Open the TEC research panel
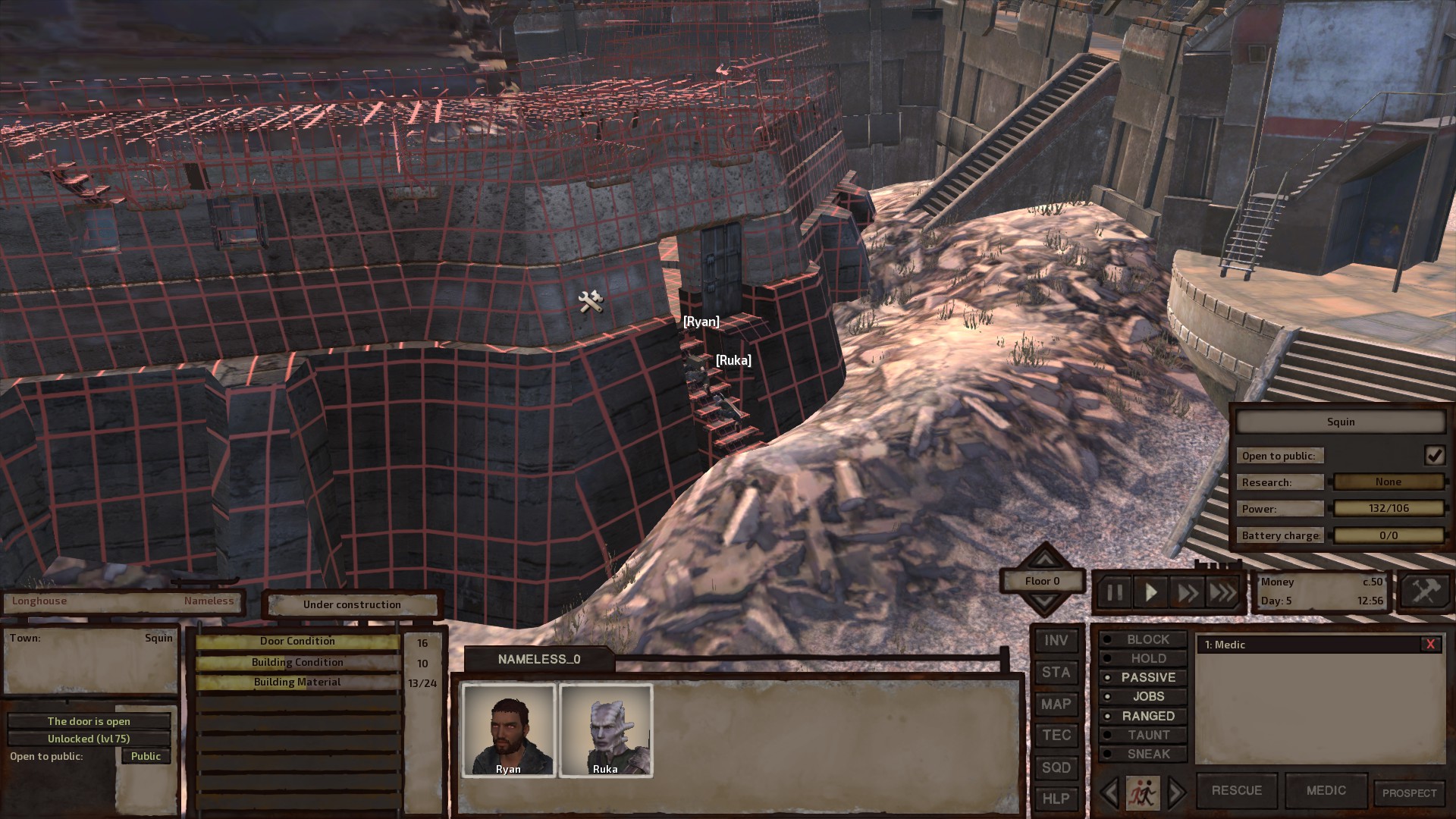The image size is (1456, 819). 1056,735
